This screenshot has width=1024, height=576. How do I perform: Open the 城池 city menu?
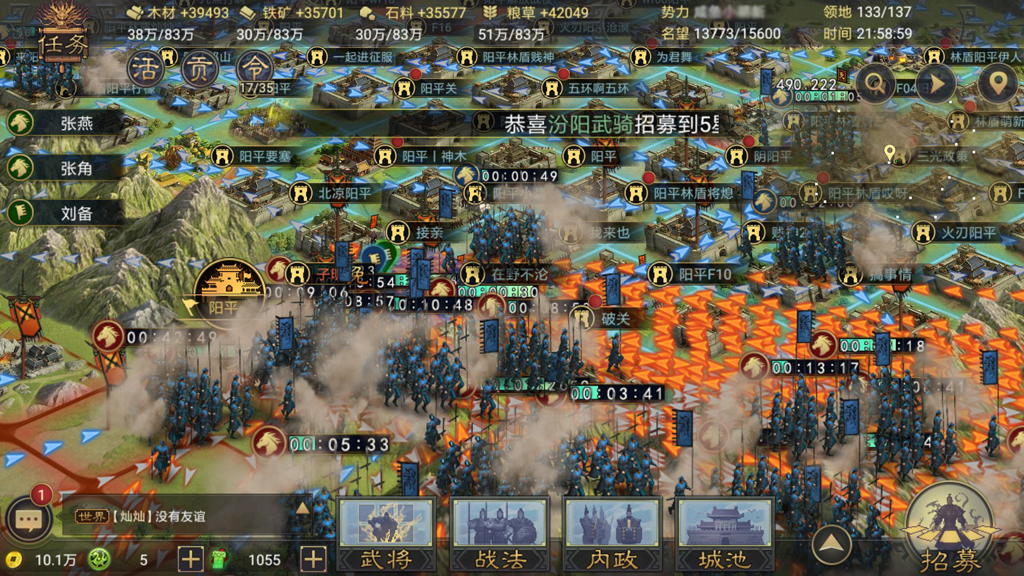[x=725, y=534]
